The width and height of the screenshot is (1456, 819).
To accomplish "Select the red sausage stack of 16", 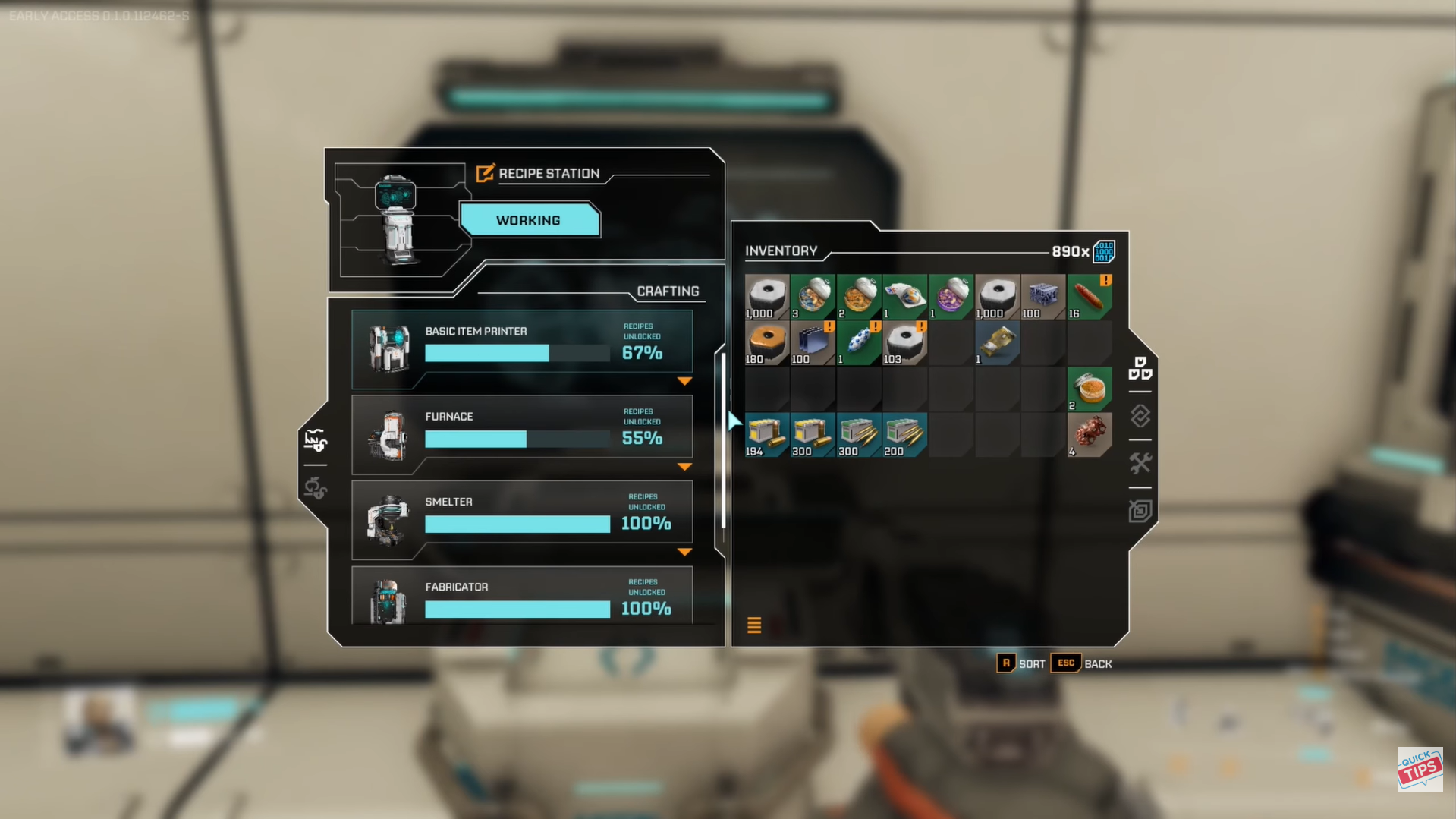I will click(x=1089, y=297).
